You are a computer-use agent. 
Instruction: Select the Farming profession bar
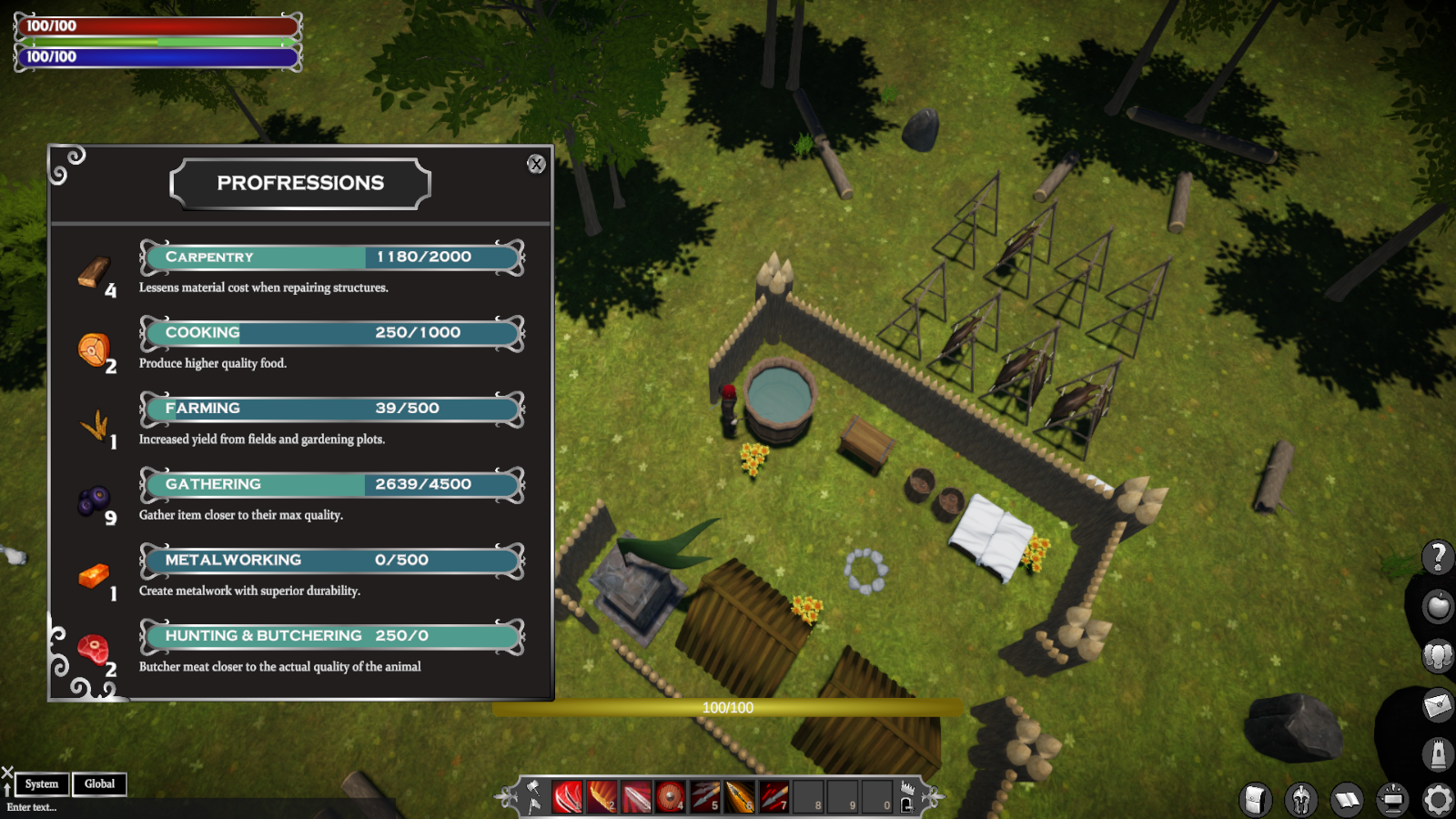332,409
